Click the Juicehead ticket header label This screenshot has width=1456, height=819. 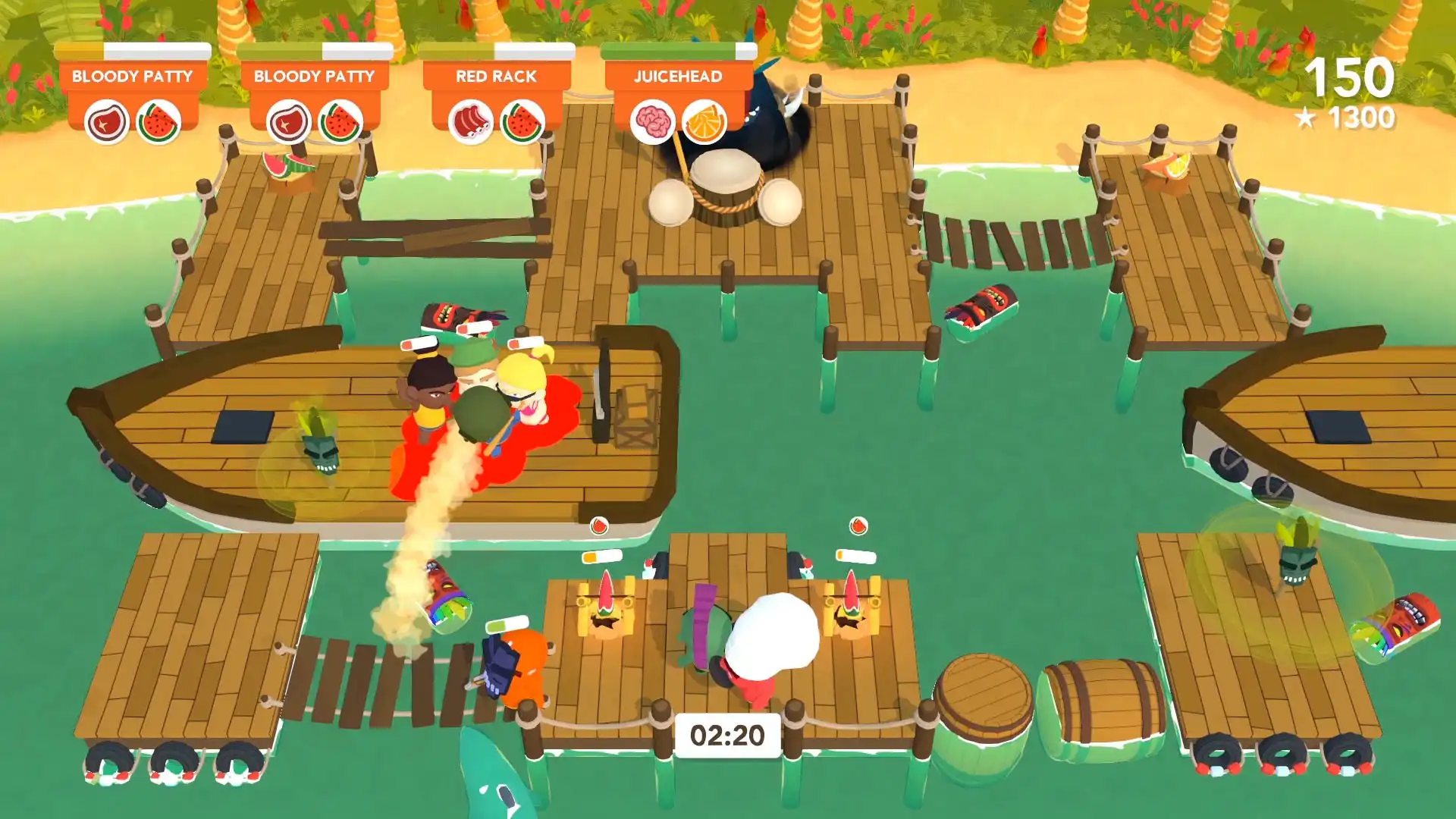677,75
